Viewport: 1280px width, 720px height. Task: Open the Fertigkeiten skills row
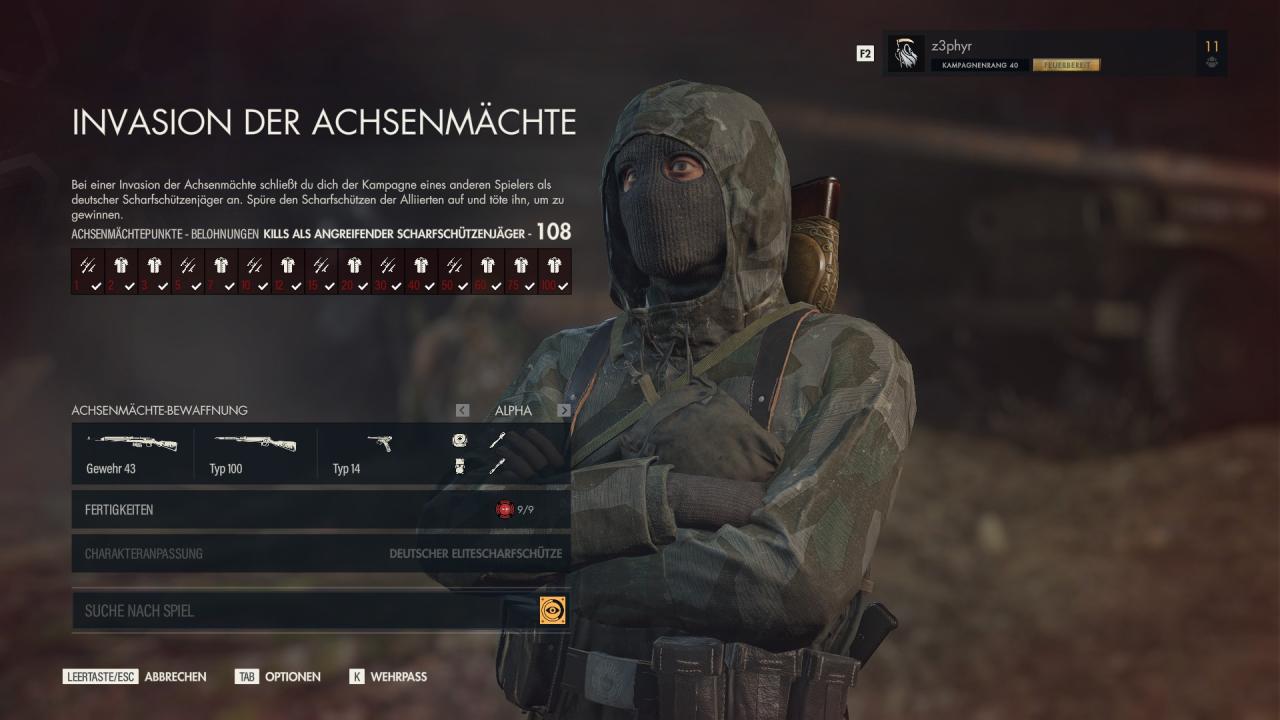(320, 510)
